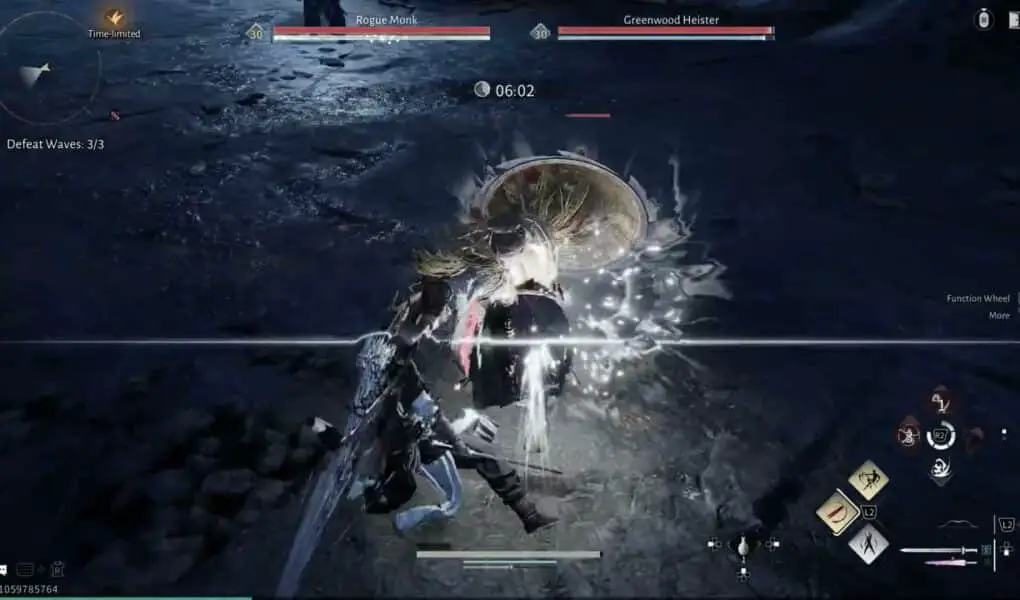Trigger the silver crossed-blades skill
The width and height of the screenshot is (1020, 600).
868,544
